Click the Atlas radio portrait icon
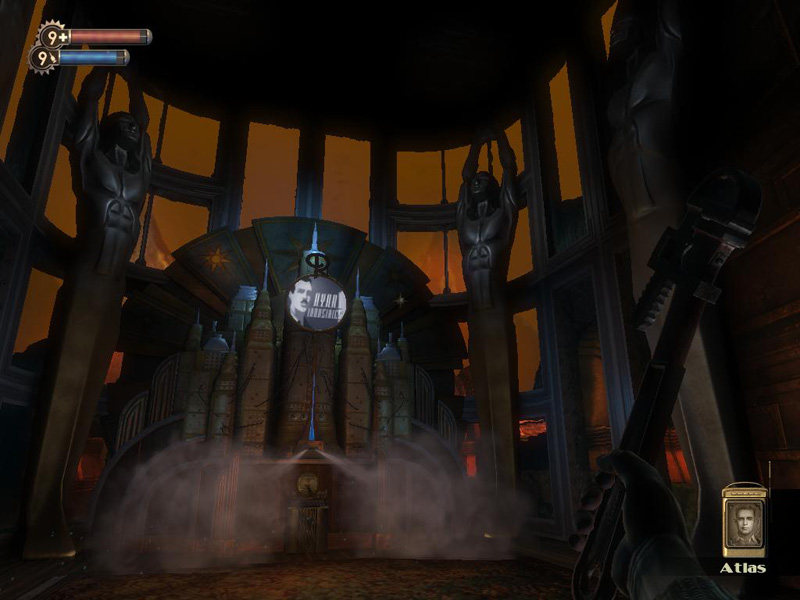Viewport: 800px width, 600px height. coord(743,521)
